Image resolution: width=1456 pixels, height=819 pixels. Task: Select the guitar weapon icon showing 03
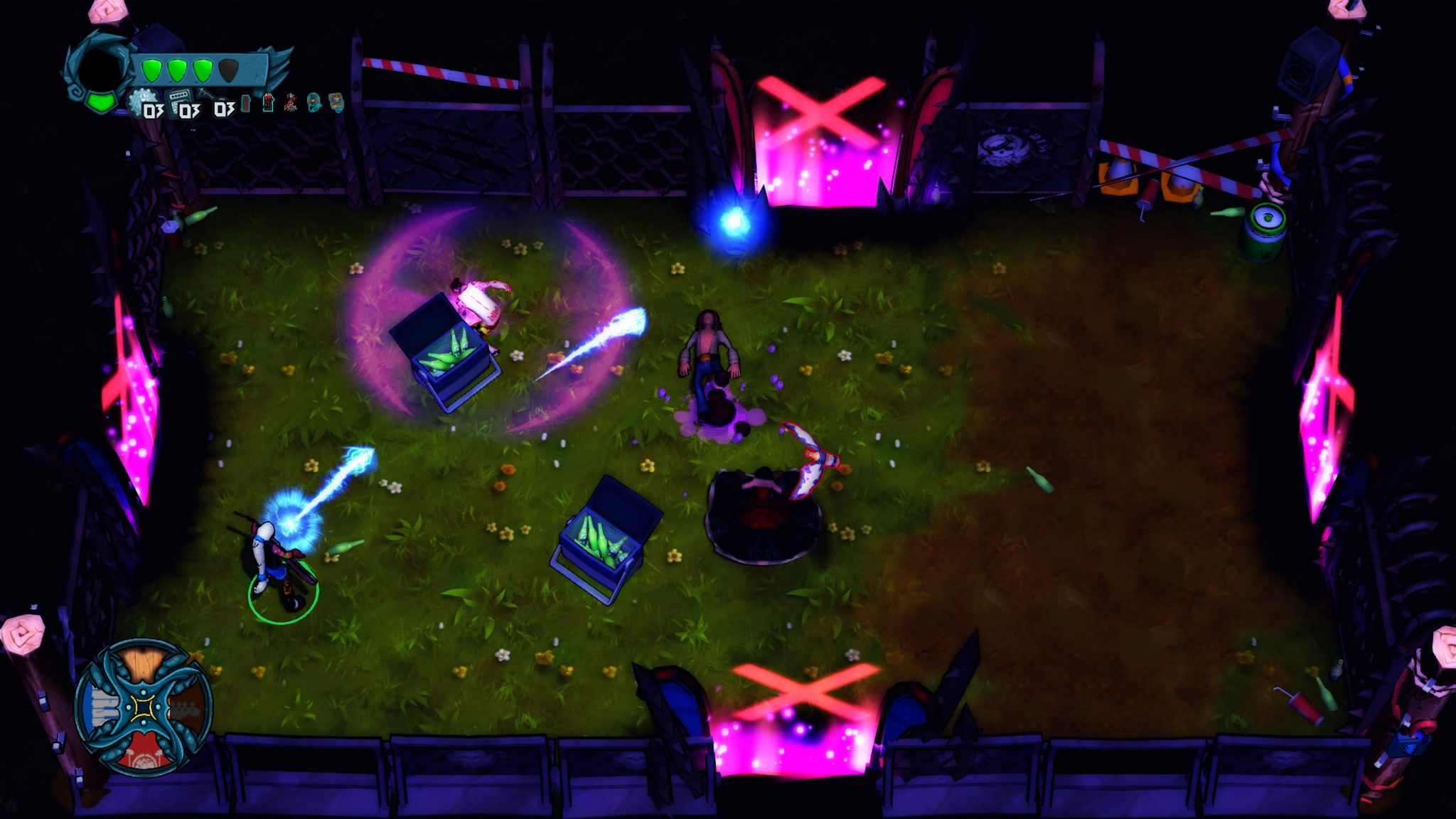[210, 96]
